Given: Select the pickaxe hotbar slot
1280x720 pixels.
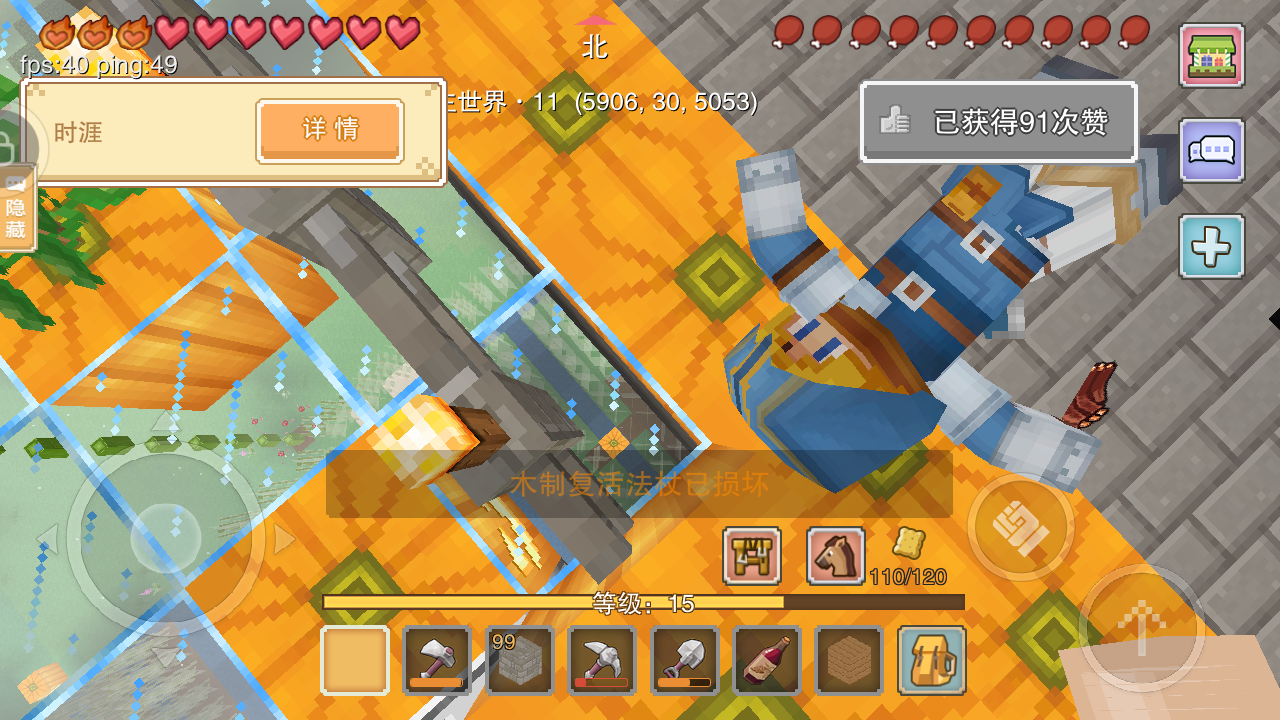Looking at the screenshot, I should [601, 660].
